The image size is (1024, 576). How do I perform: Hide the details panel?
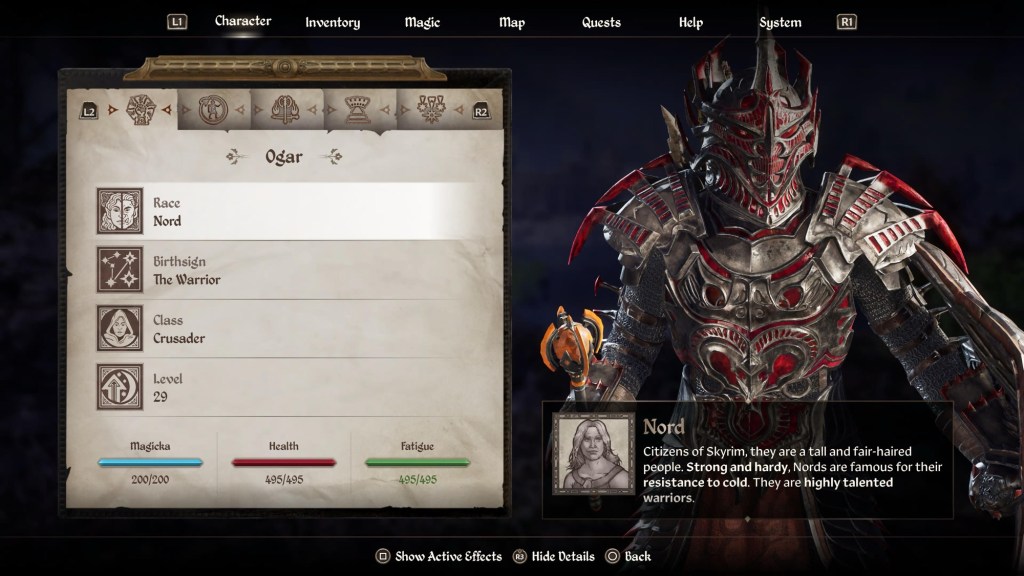pyautogui.click(x=553, y=556)
